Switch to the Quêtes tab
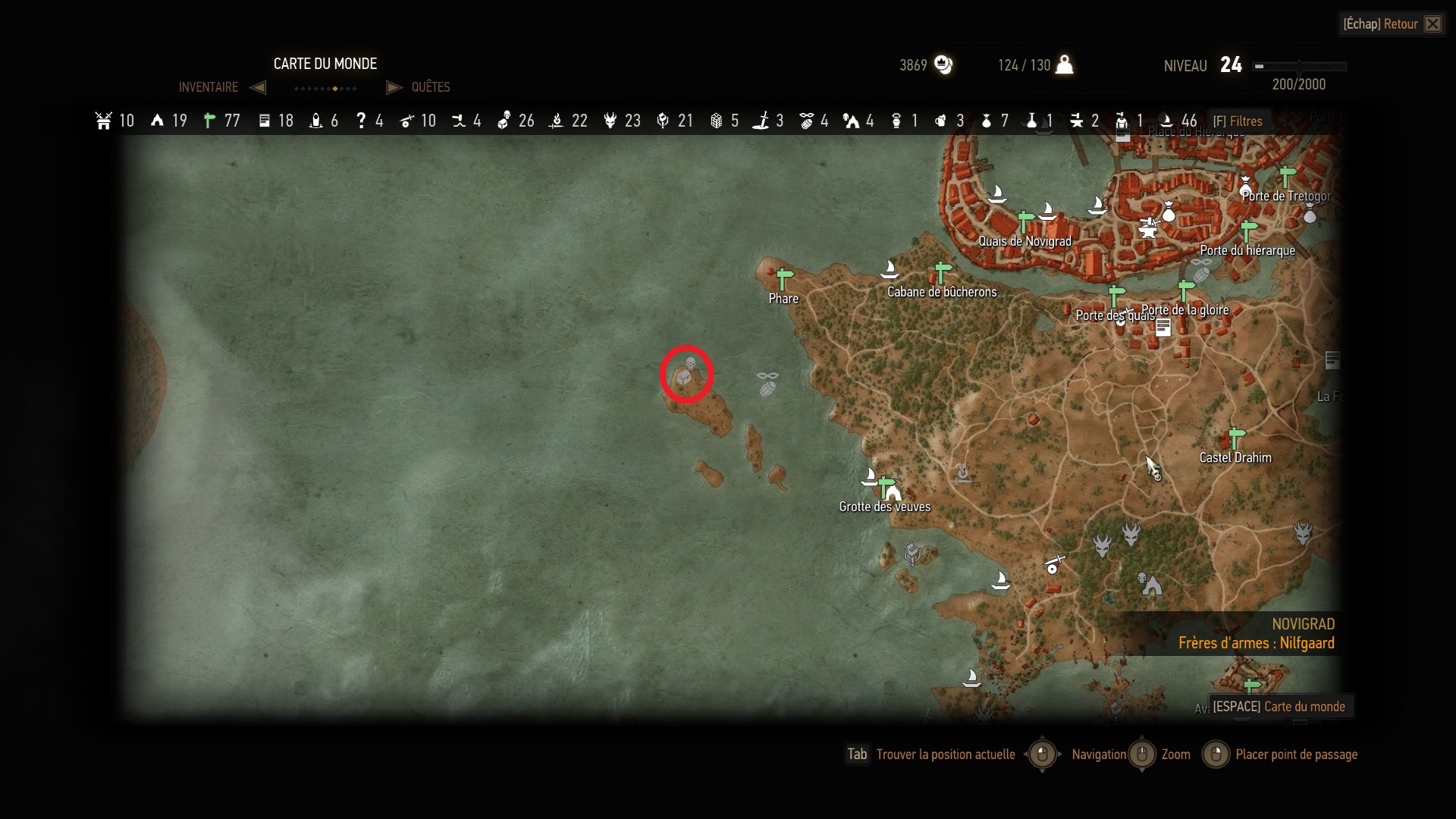The image size is (1456, 819). (430, 87)
